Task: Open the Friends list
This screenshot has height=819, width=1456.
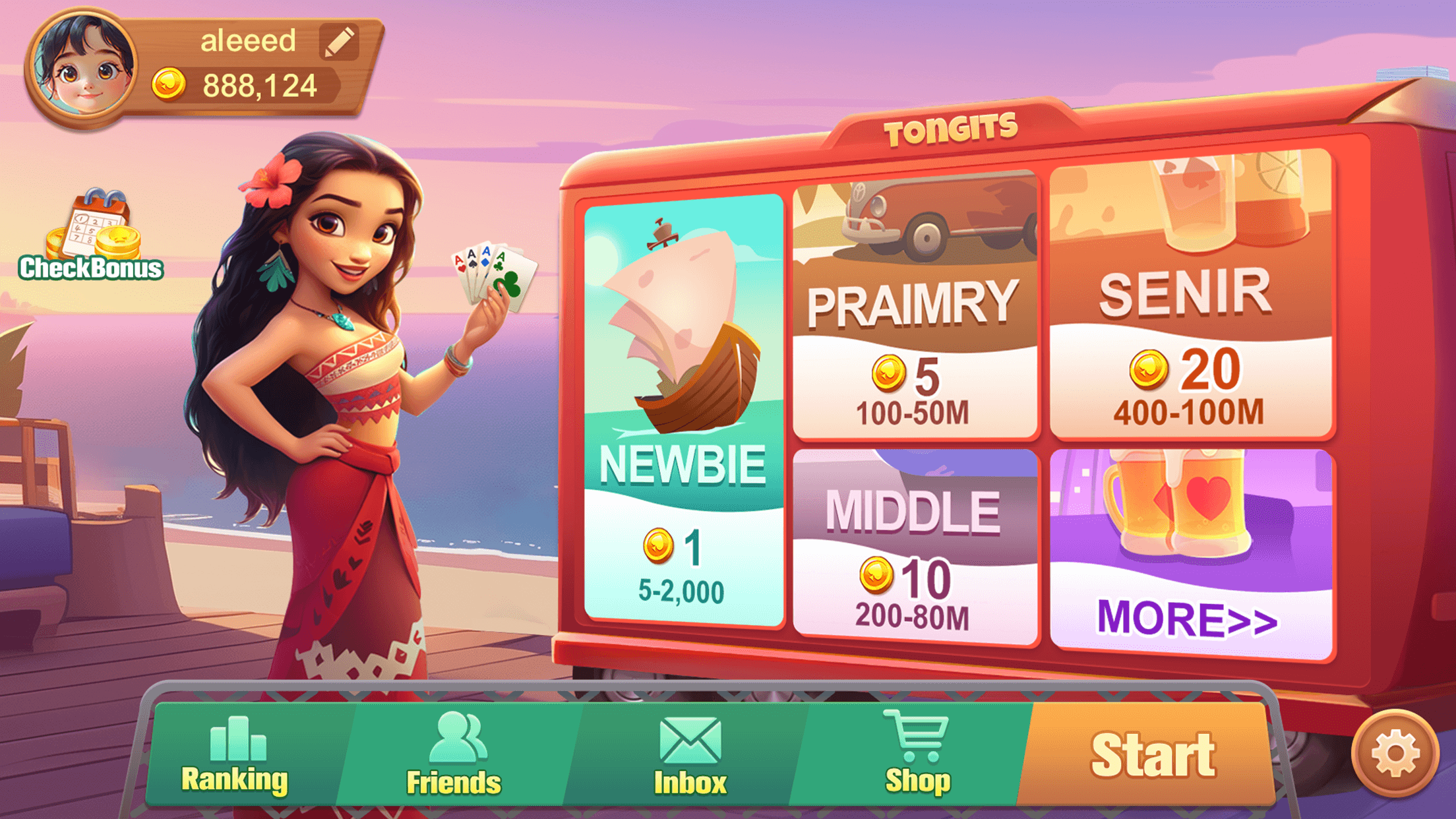Action: tap(454, 755)
